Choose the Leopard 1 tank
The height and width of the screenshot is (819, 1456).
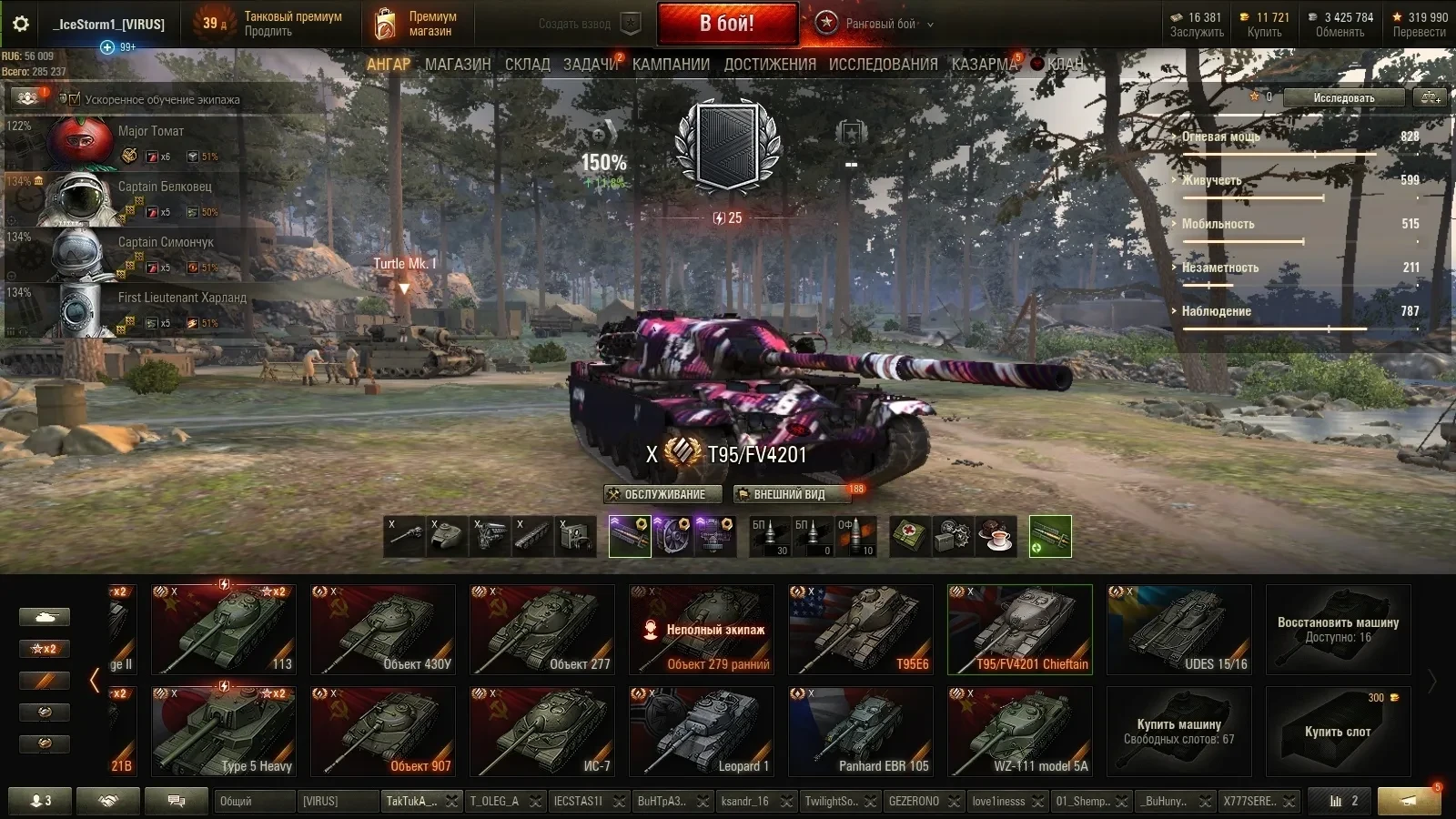(x=702, y=732)
